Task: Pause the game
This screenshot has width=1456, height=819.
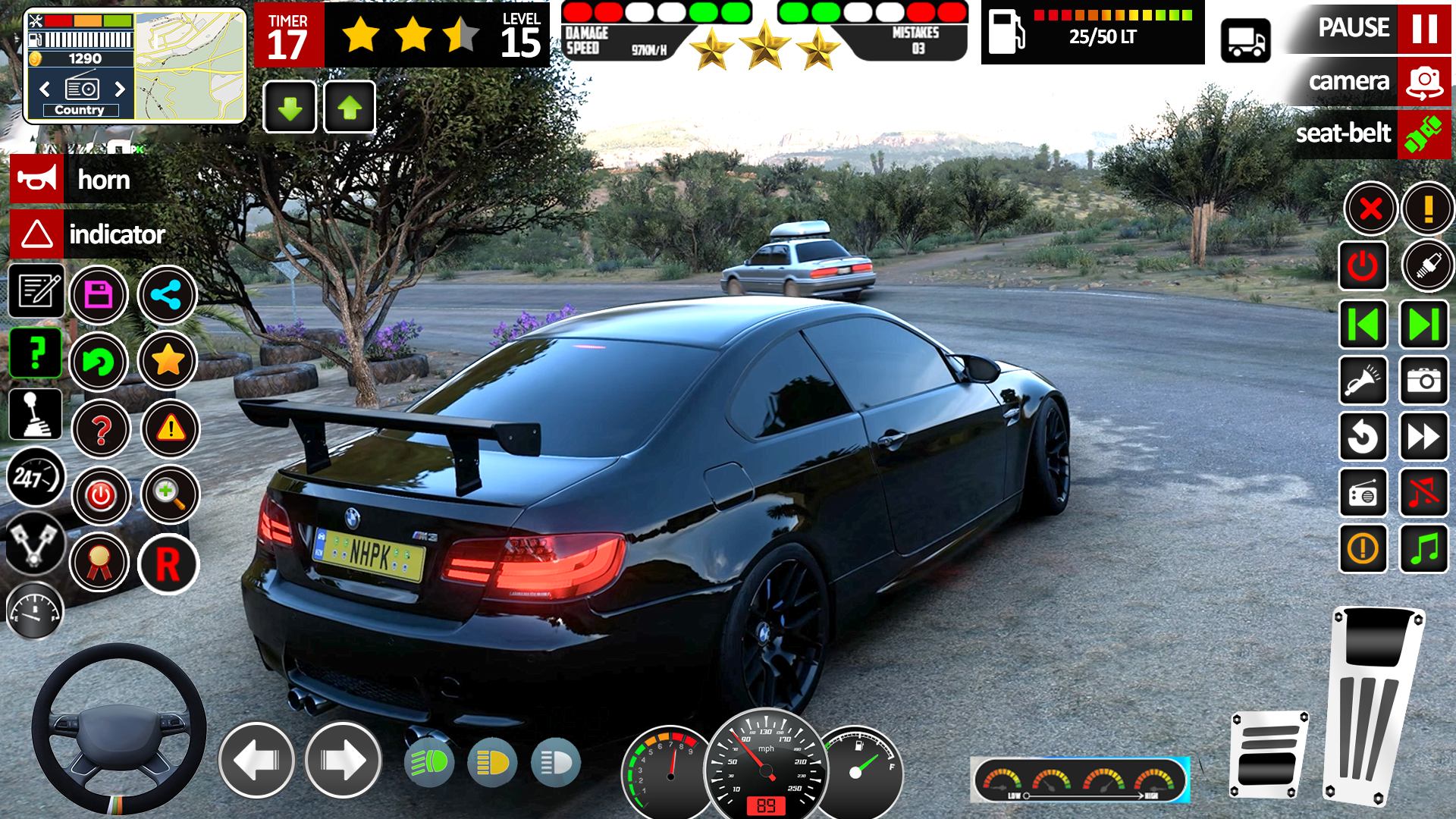Action: tap(1423, 28)
